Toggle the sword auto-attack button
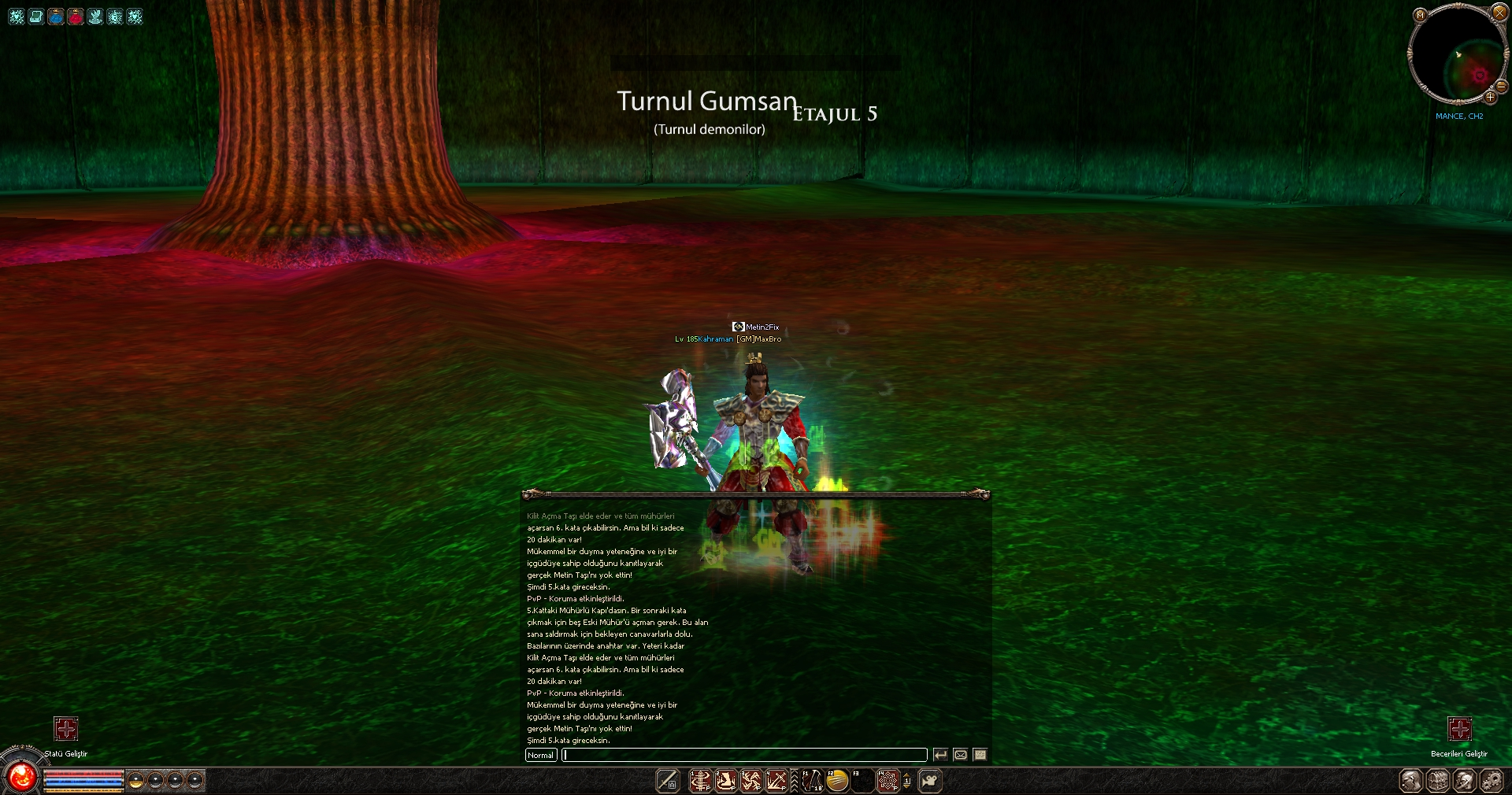The height and width of the screenshot is (795, 1512). point(668,781)
